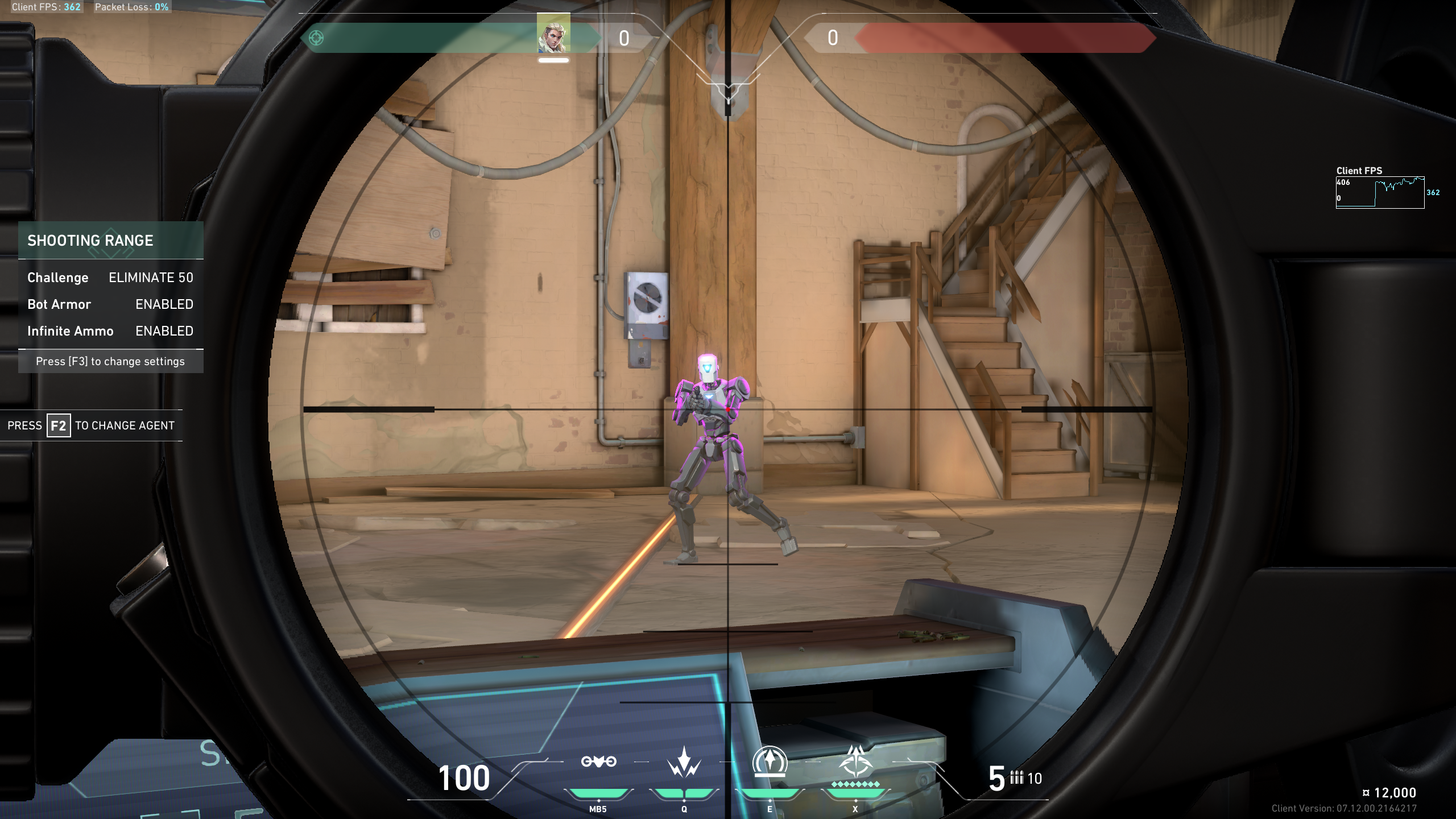This screenshot has width=1456, height=819.
Task: Select the Shock Bolt ability icon
Action: point(684,763)
